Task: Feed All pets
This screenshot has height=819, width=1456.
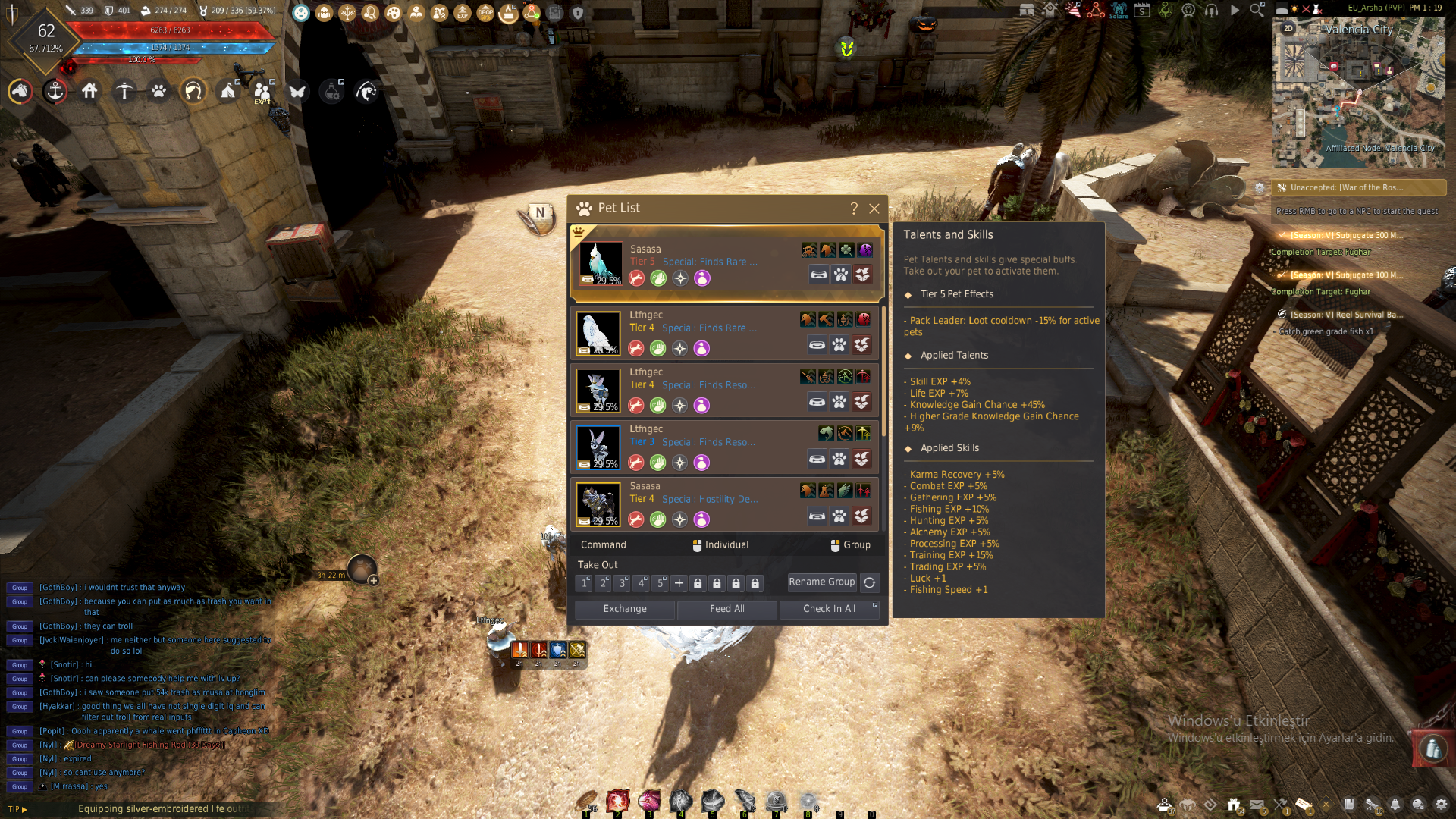Action: pos(726,609)
